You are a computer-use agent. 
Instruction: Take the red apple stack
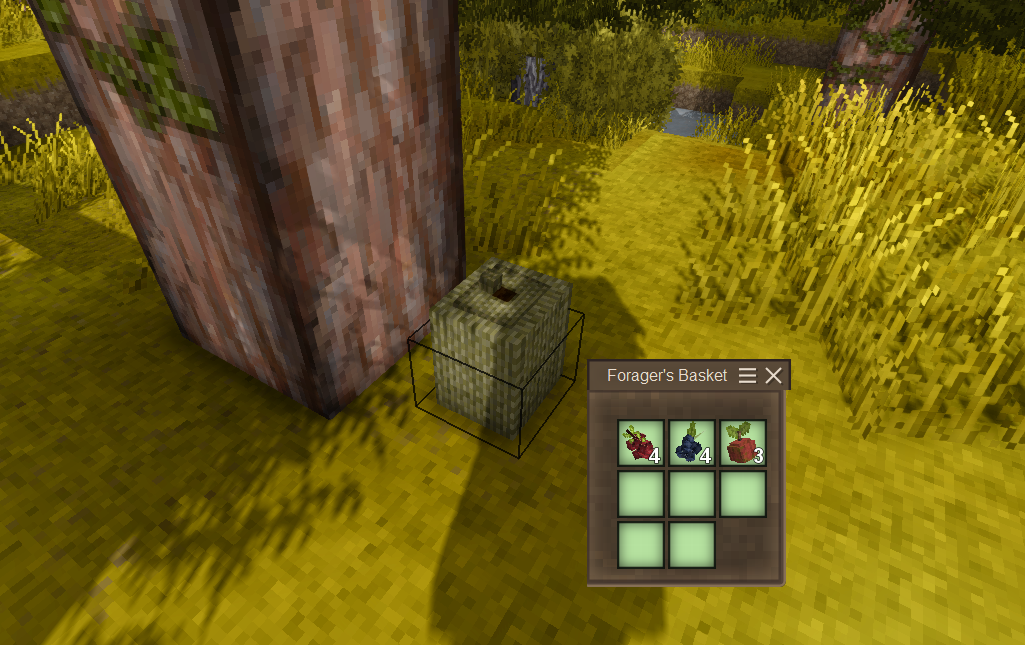[x=742, y=443]
